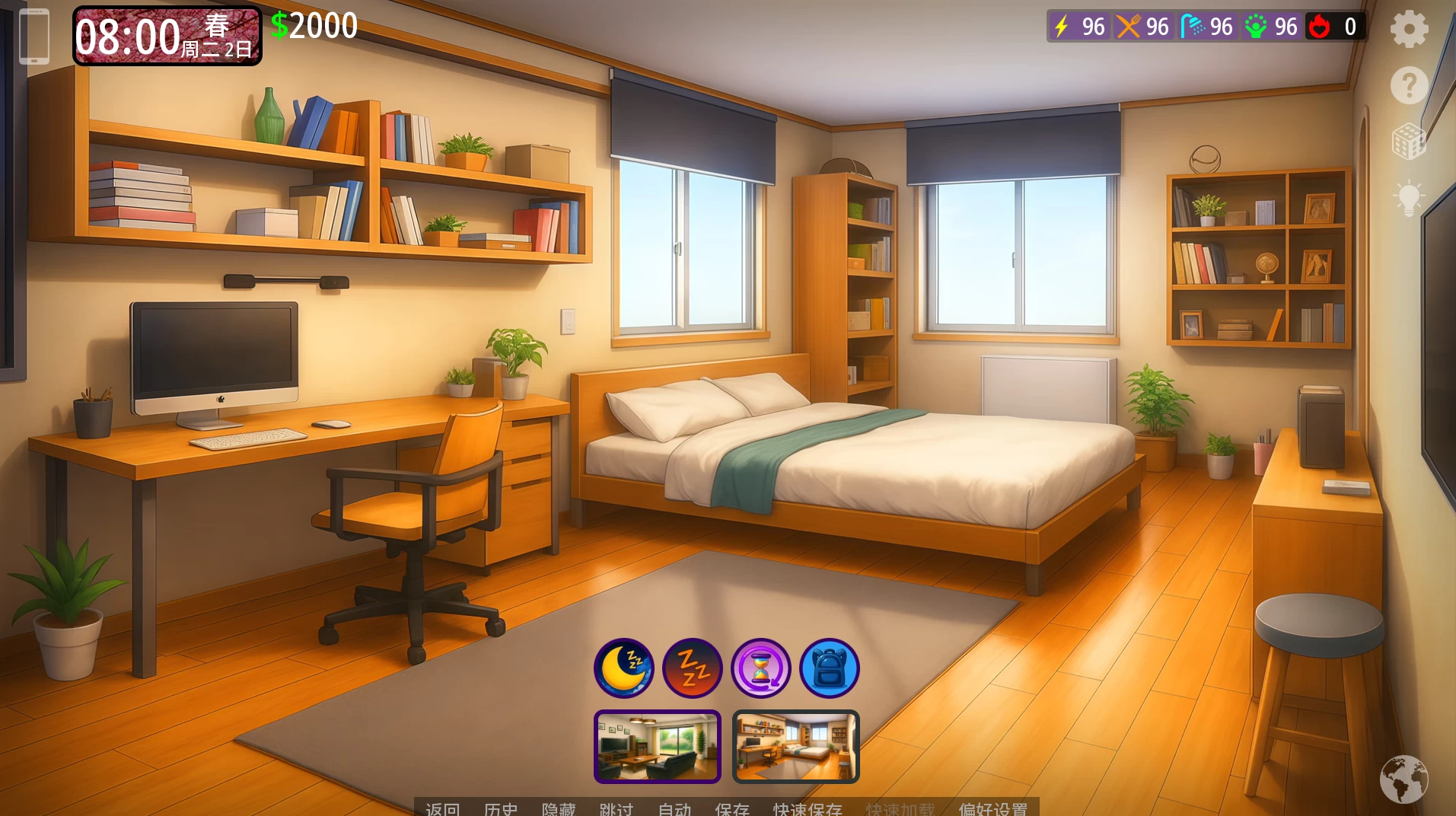Open 历史 in the bottom menu
This screenshot has height=816, width=1456.
[x=501, y=809]
